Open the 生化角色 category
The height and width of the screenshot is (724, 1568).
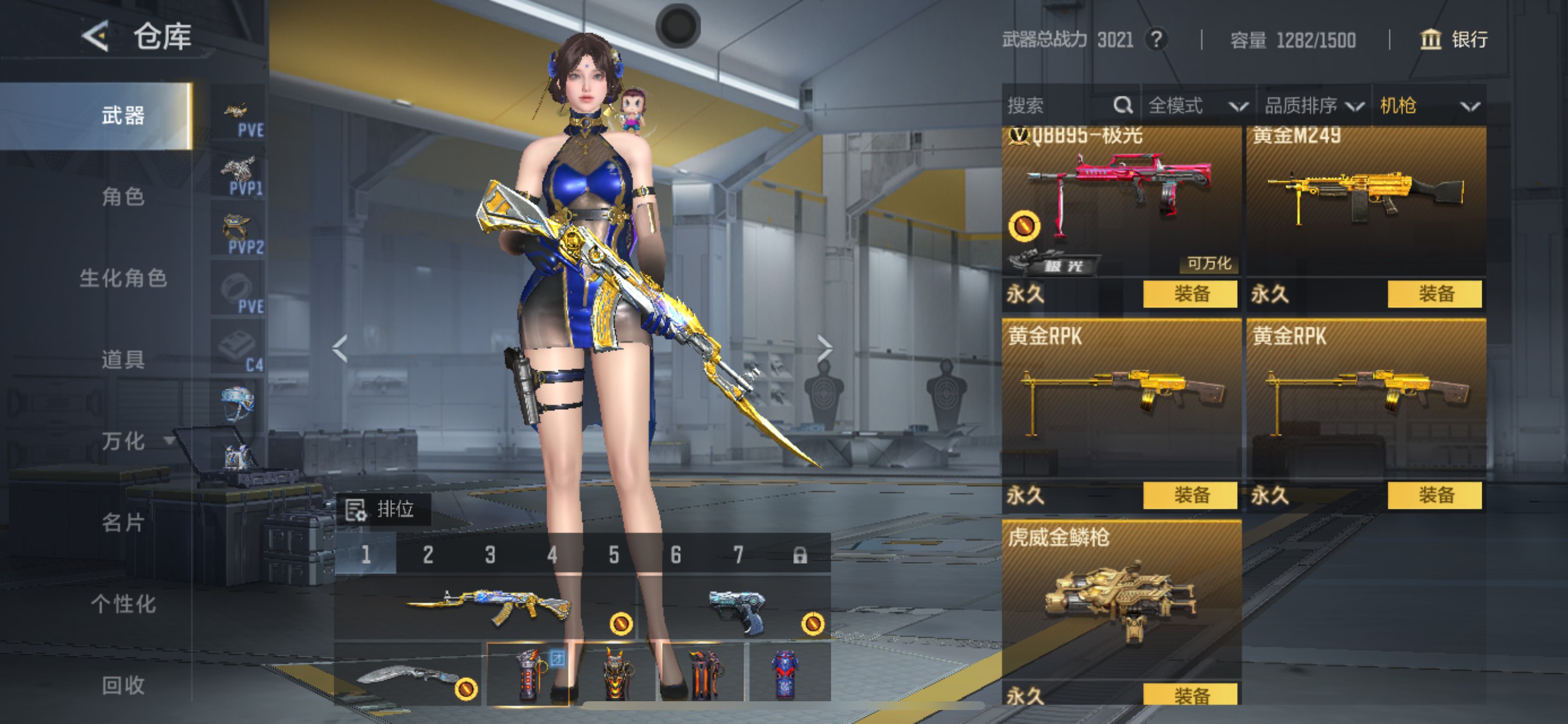pyautogui.click(x=123, y=278)
